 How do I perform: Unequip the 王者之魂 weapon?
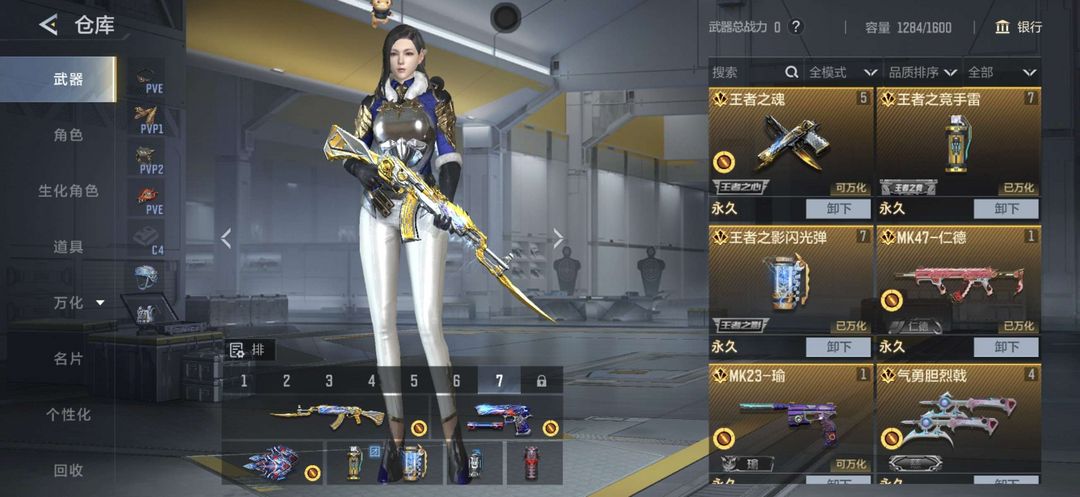point(838,209)
